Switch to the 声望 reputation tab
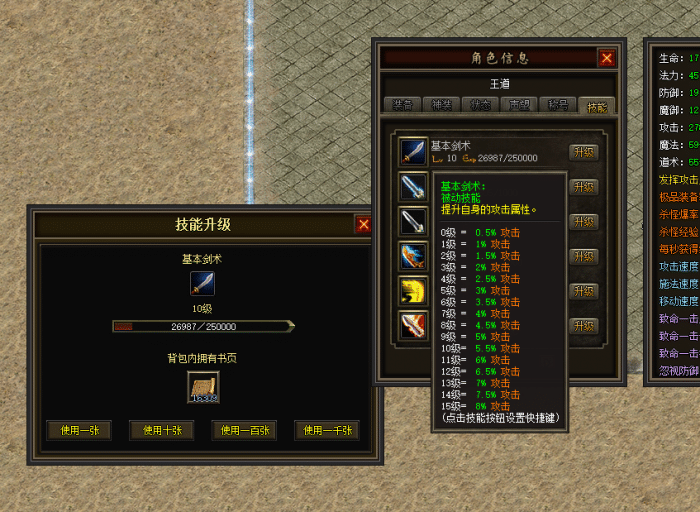Viewport: 700px width, 512px height. point(518,106)
